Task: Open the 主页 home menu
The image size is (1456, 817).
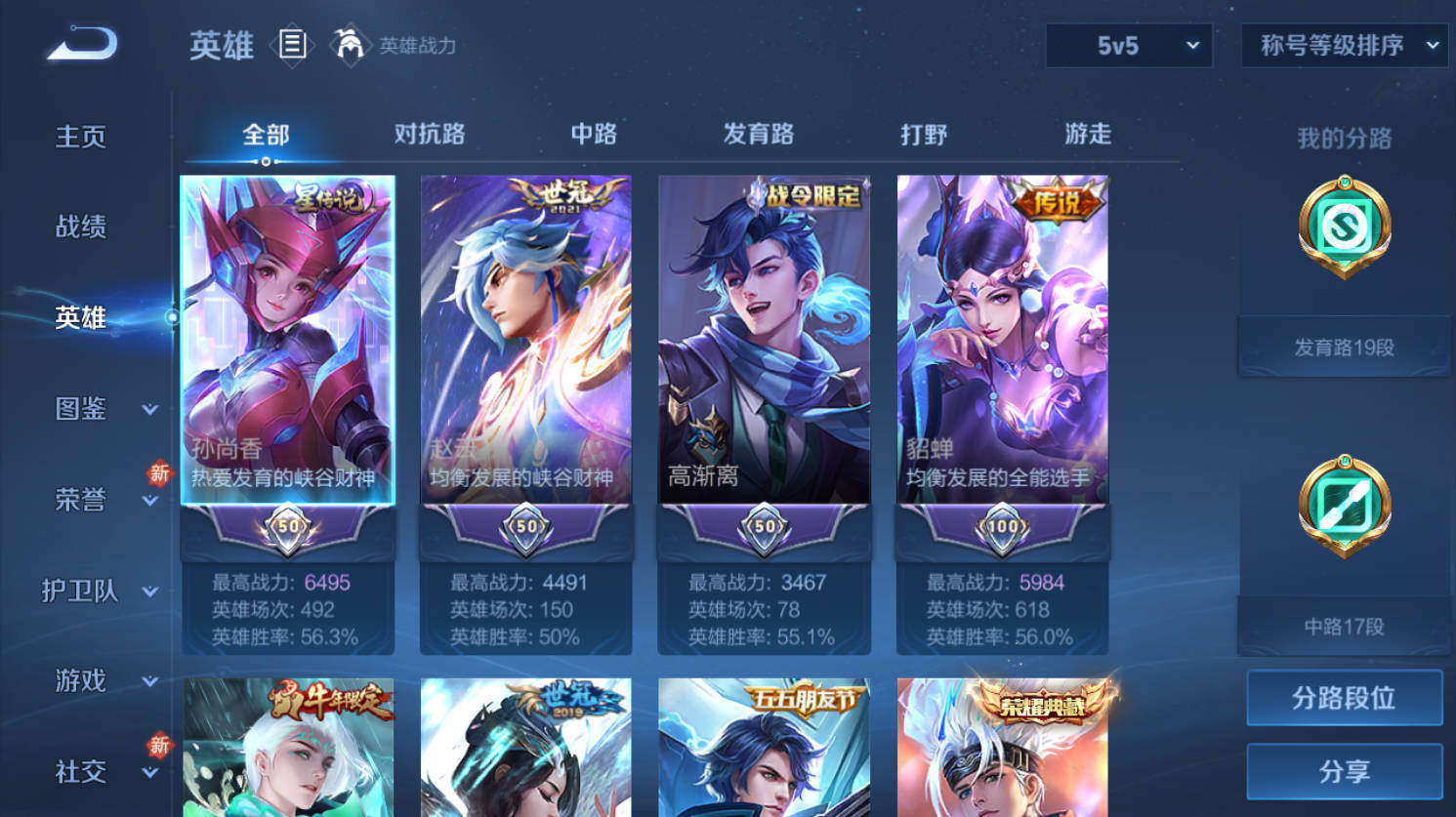Action: 81,137
